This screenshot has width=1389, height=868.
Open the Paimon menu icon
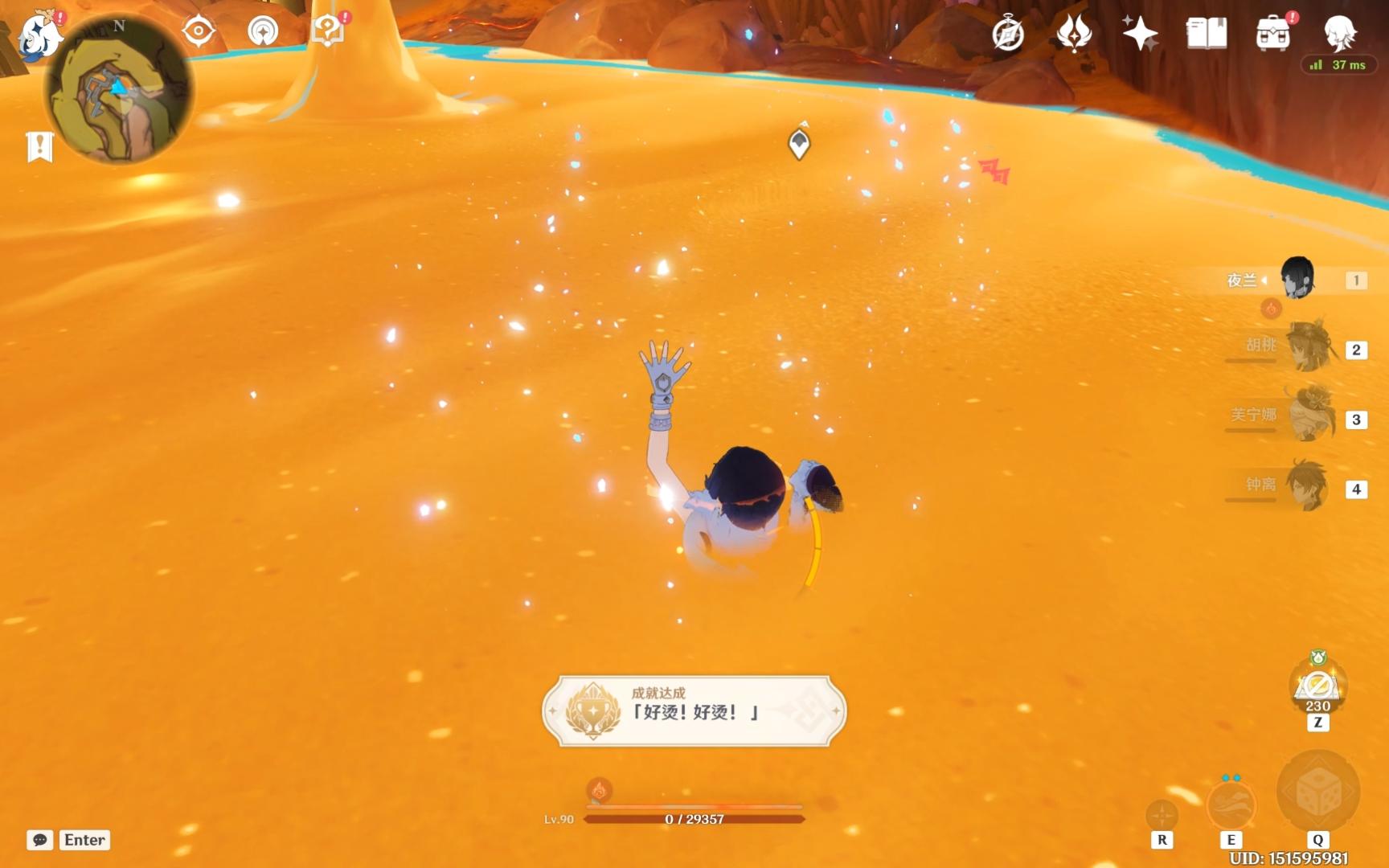coord(39,35)
